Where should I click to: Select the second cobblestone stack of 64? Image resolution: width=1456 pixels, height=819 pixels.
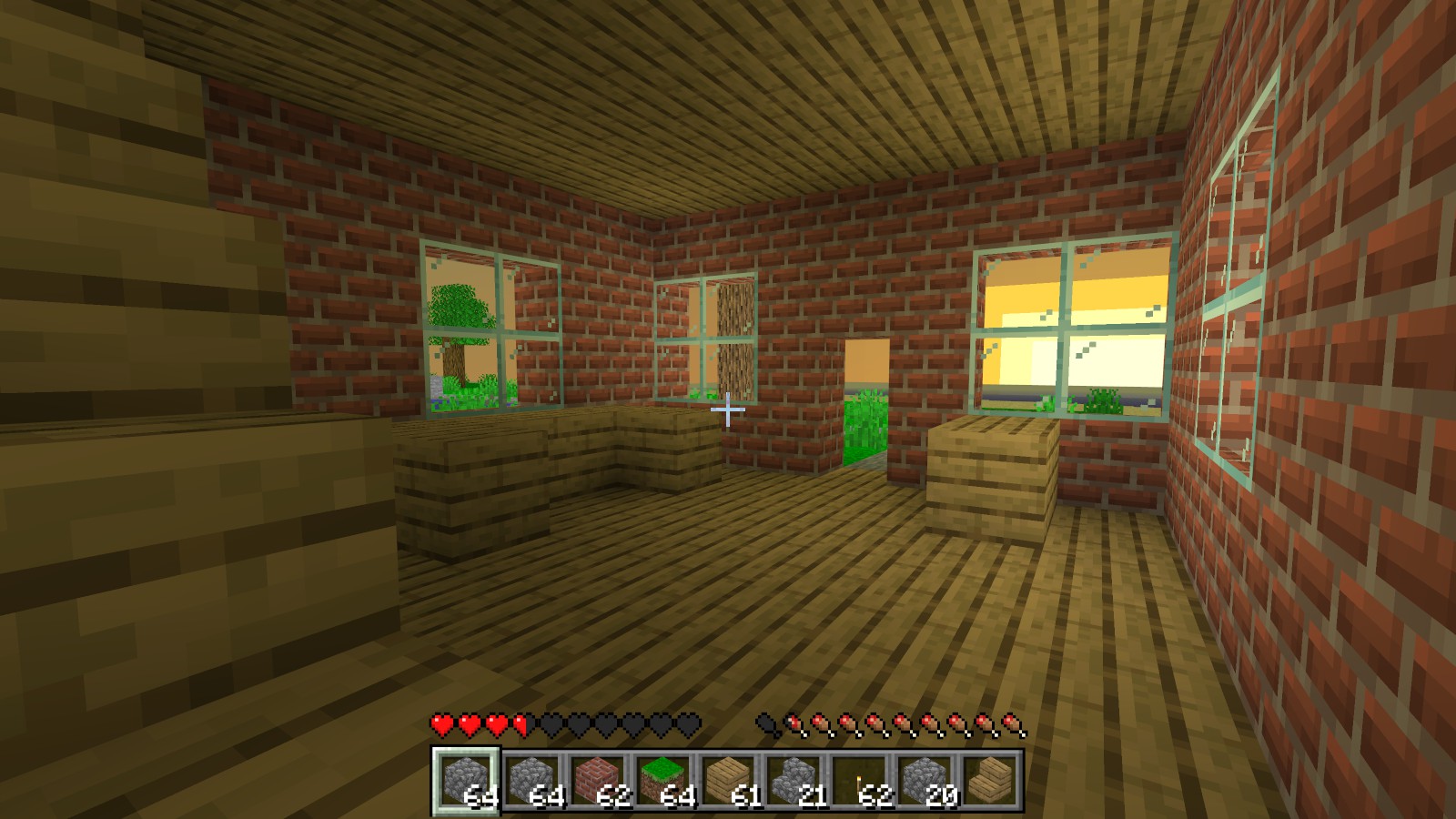533,781
